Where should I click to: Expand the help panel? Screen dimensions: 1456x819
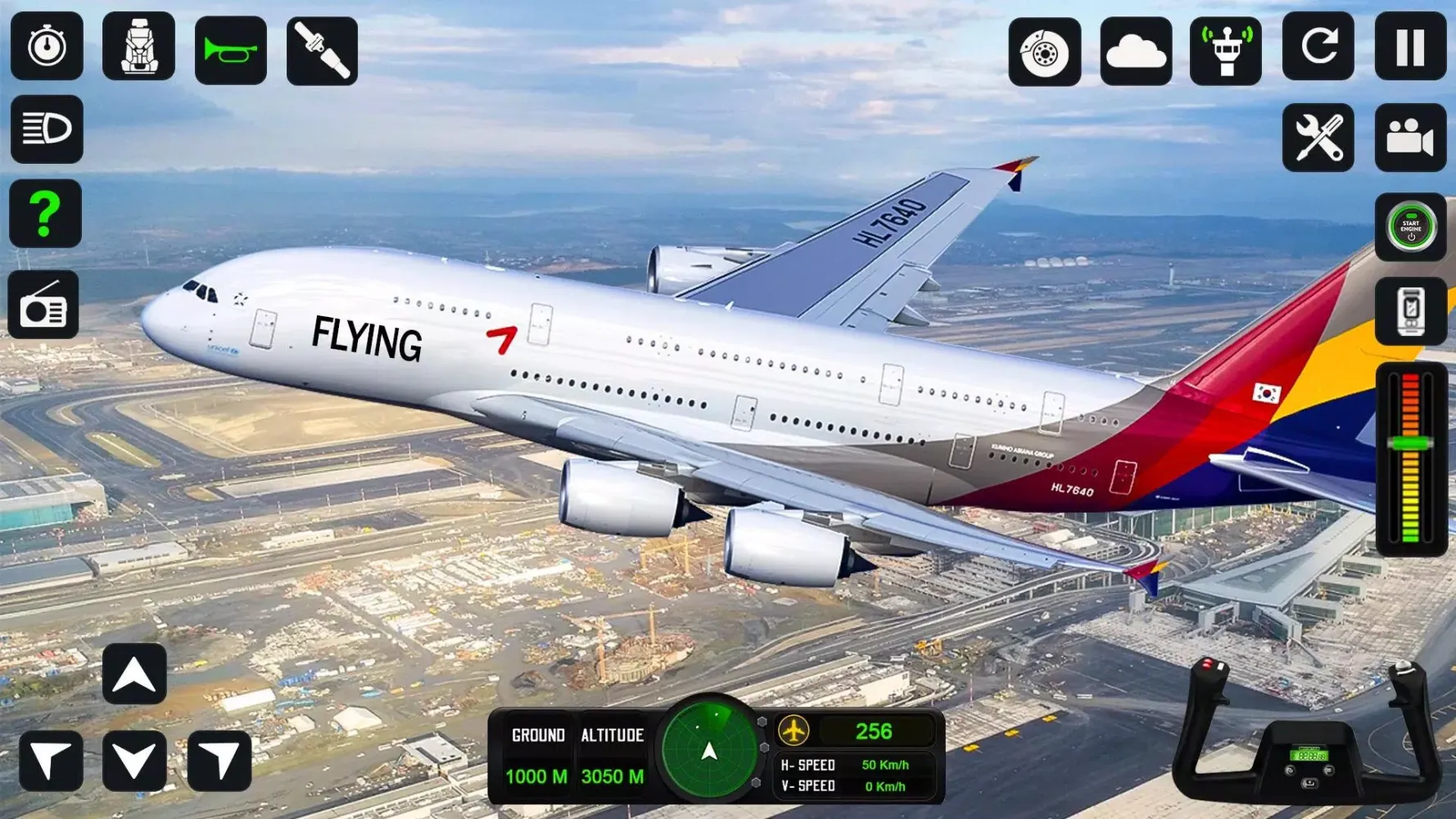[47, 215]
